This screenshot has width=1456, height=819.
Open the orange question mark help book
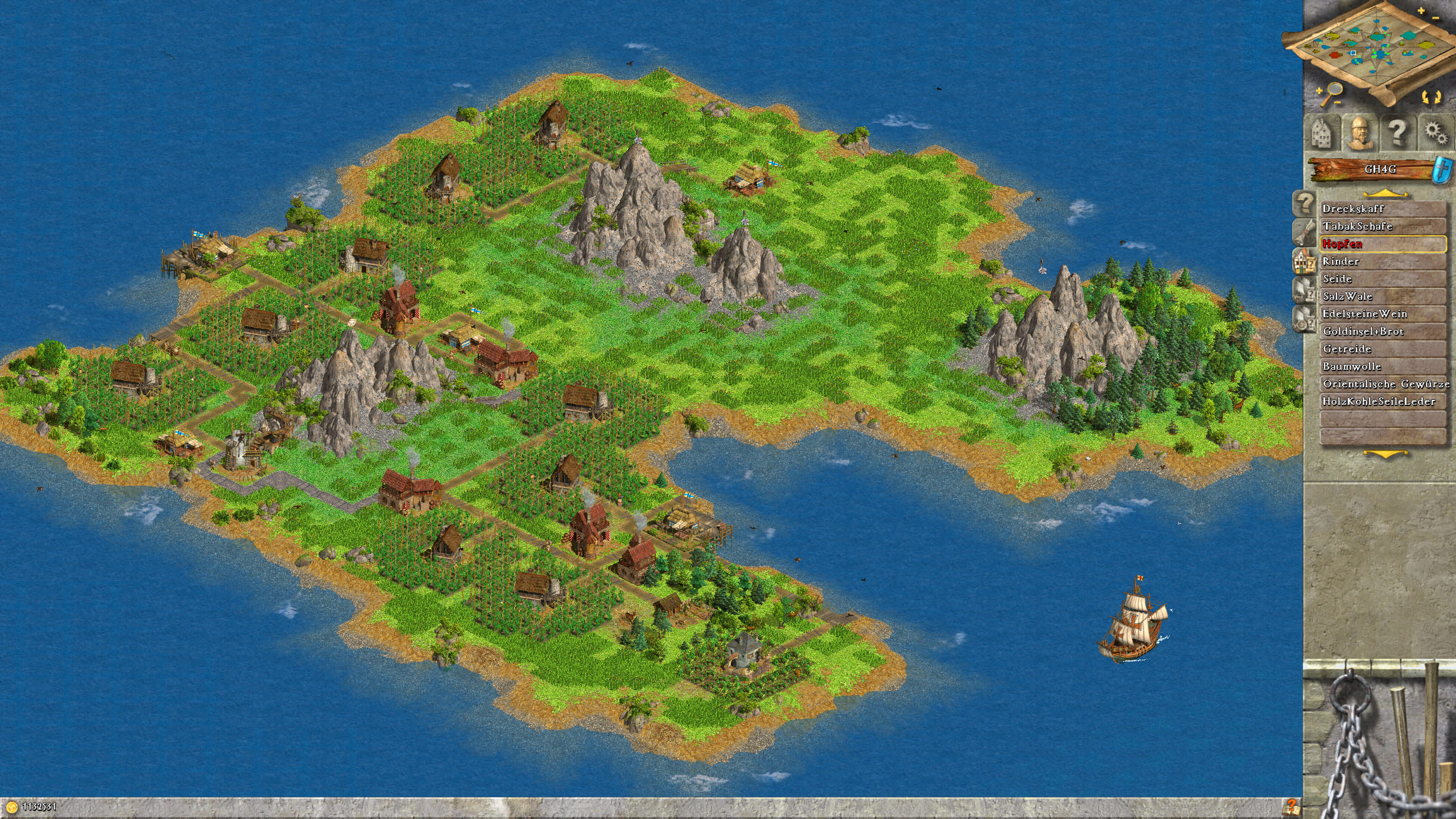point(1290,806)
